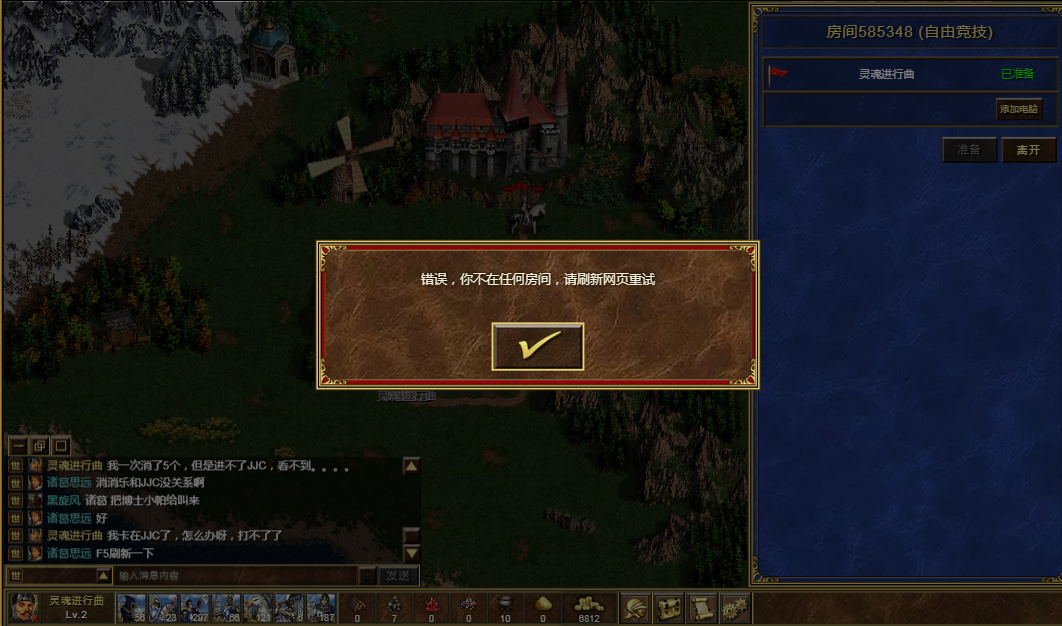The width and height of the screenshot is (1062, 626).
Task: Open the chat channel dropdown
Action: pyautogui.click(x=104, y=575)
